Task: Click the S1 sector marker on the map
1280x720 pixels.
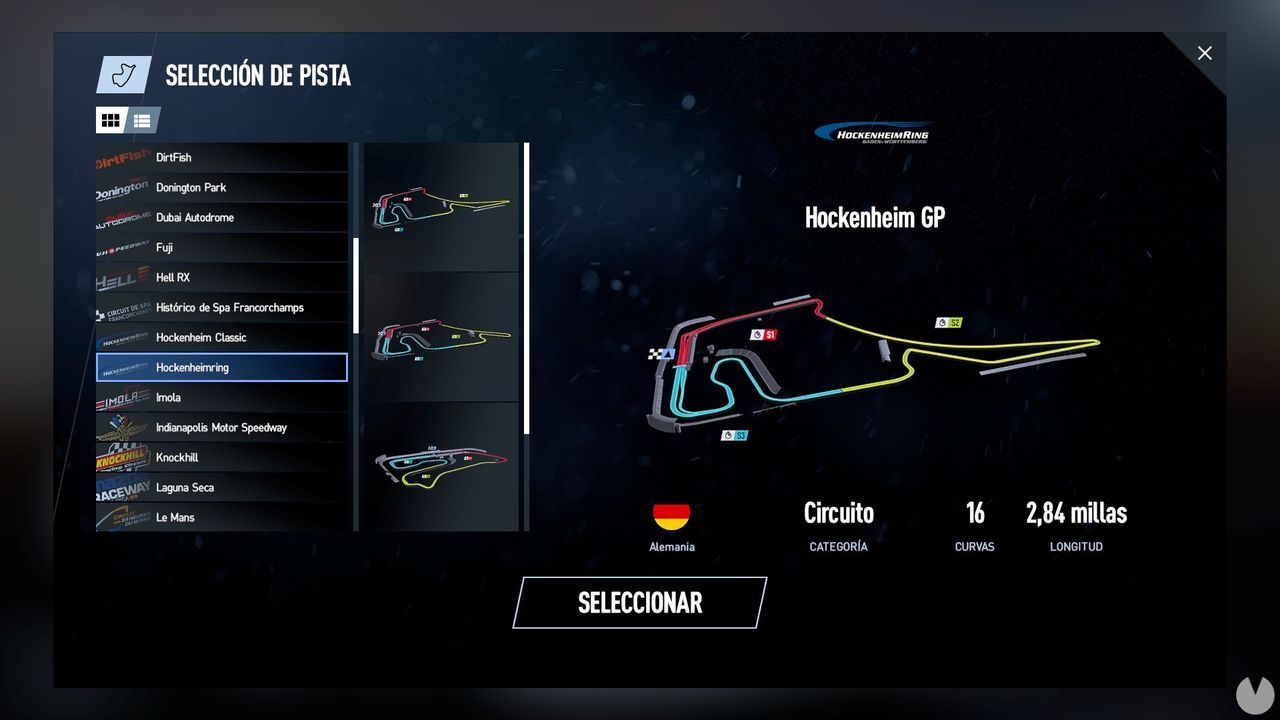Action: tap(765, 335)
